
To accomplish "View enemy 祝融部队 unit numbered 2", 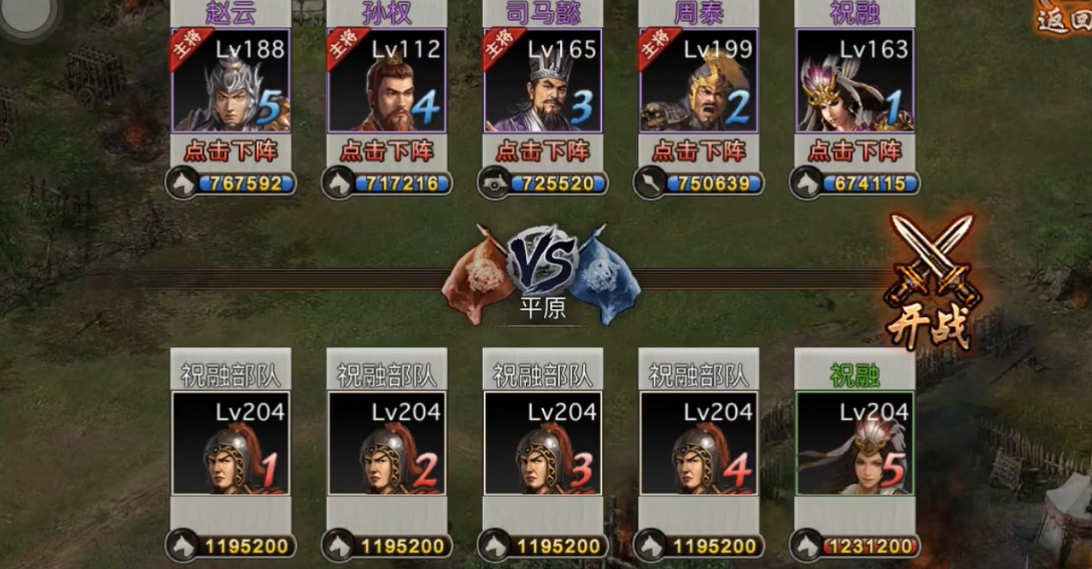I will tap(387, 443).
